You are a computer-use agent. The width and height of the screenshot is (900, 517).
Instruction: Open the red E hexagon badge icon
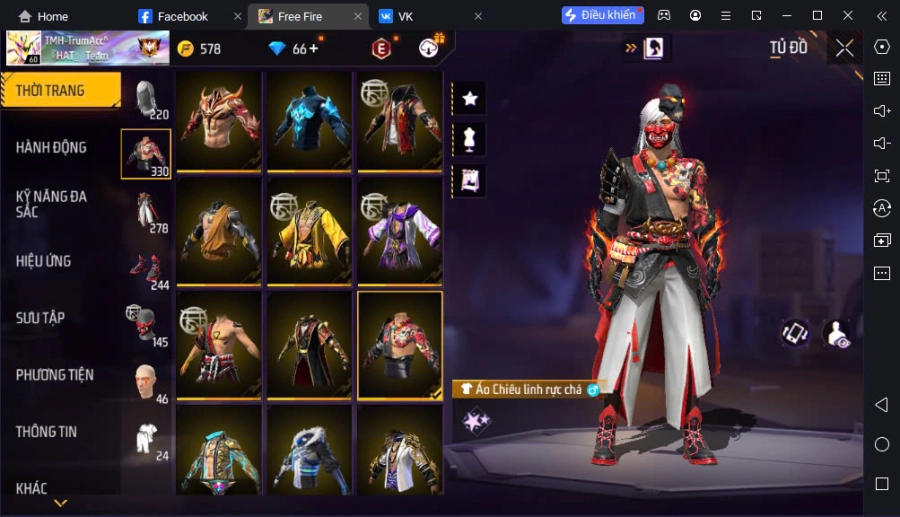(380, 48)
